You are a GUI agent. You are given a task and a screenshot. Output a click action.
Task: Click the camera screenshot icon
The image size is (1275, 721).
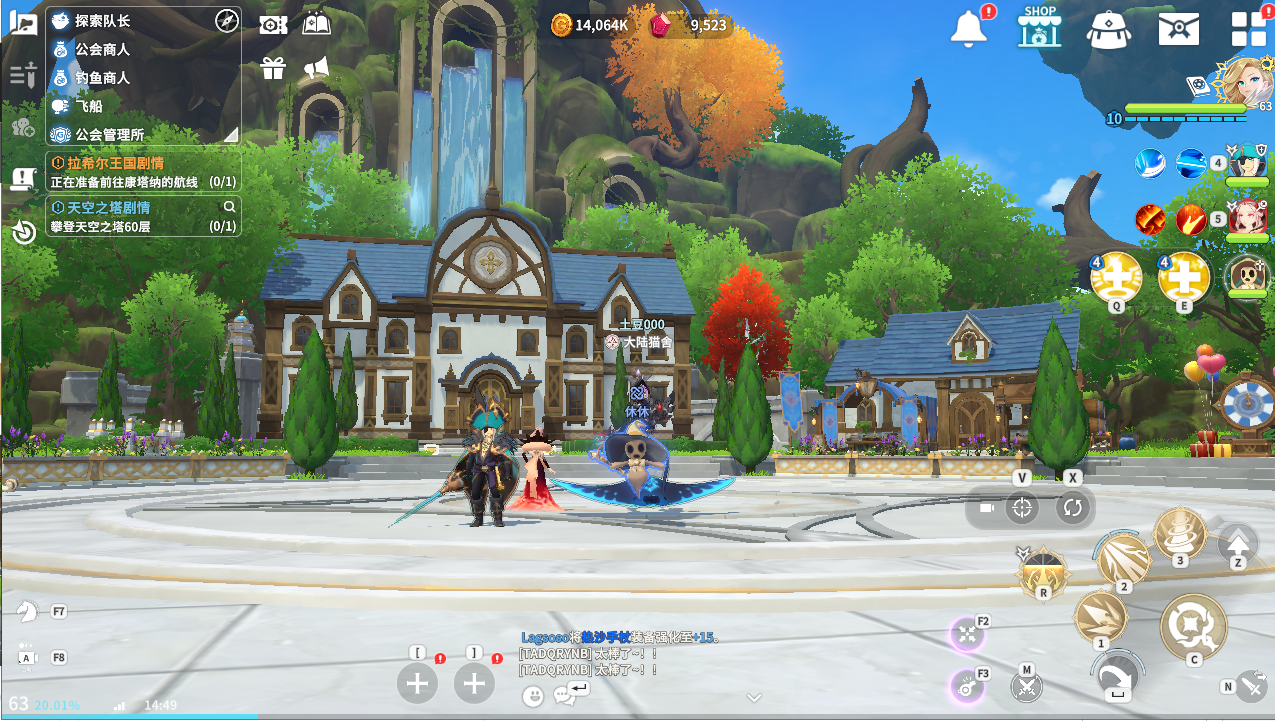[x=272, y=24]
